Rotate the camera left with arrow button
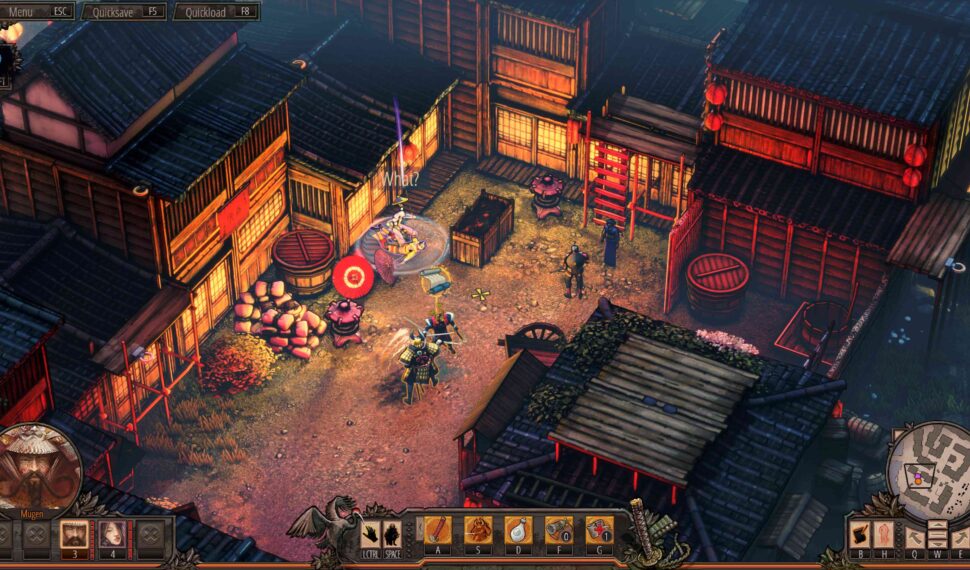This screenshot has height=570, width=970. pos(915,537)
